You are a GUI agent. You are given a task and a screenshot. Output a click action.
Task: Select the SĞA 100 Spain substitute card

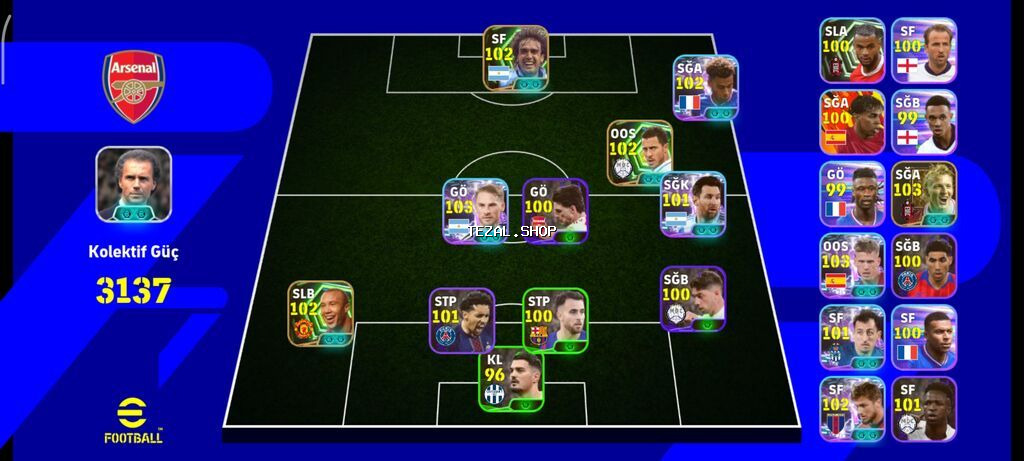pyautogui.click(x=852, y=122)
